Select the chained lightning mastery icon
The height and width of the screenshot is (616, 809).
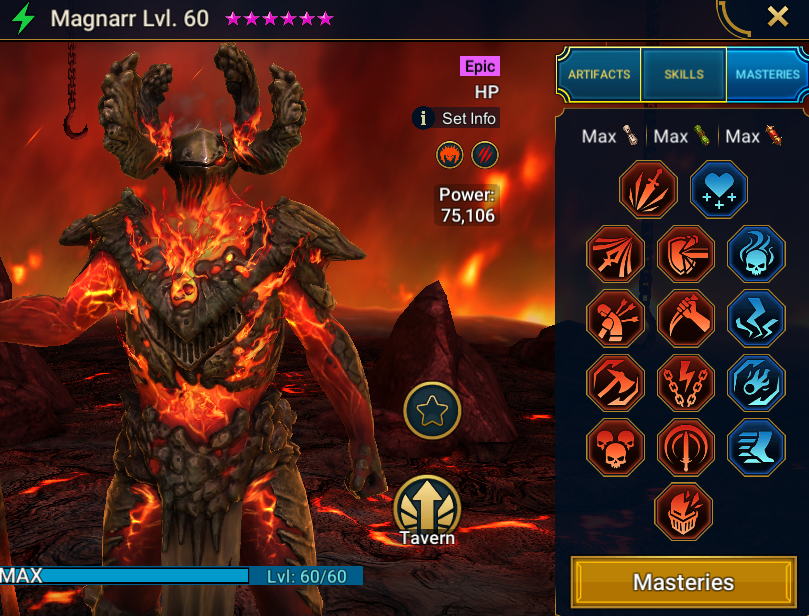pos(686,382)
